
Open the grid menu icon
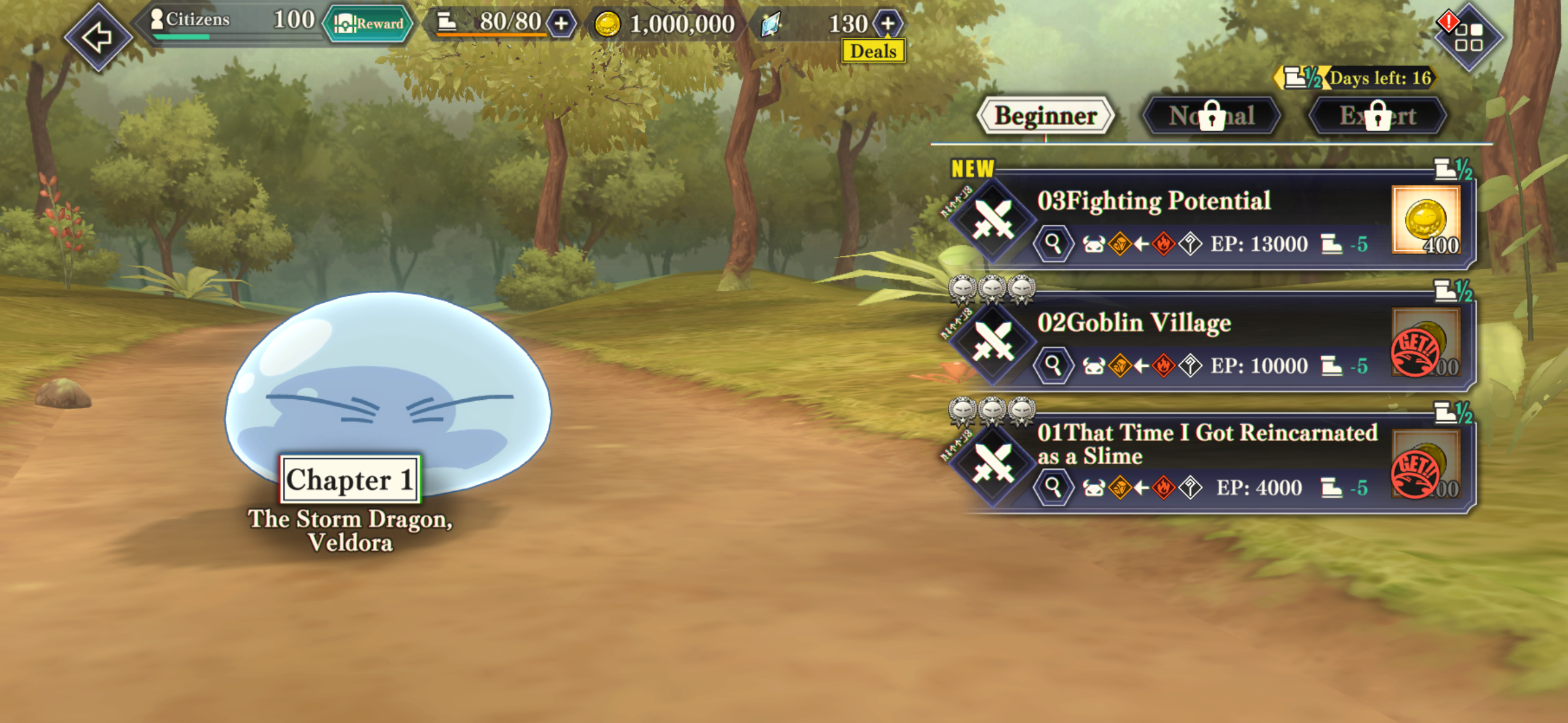(x=1468, y=37)
